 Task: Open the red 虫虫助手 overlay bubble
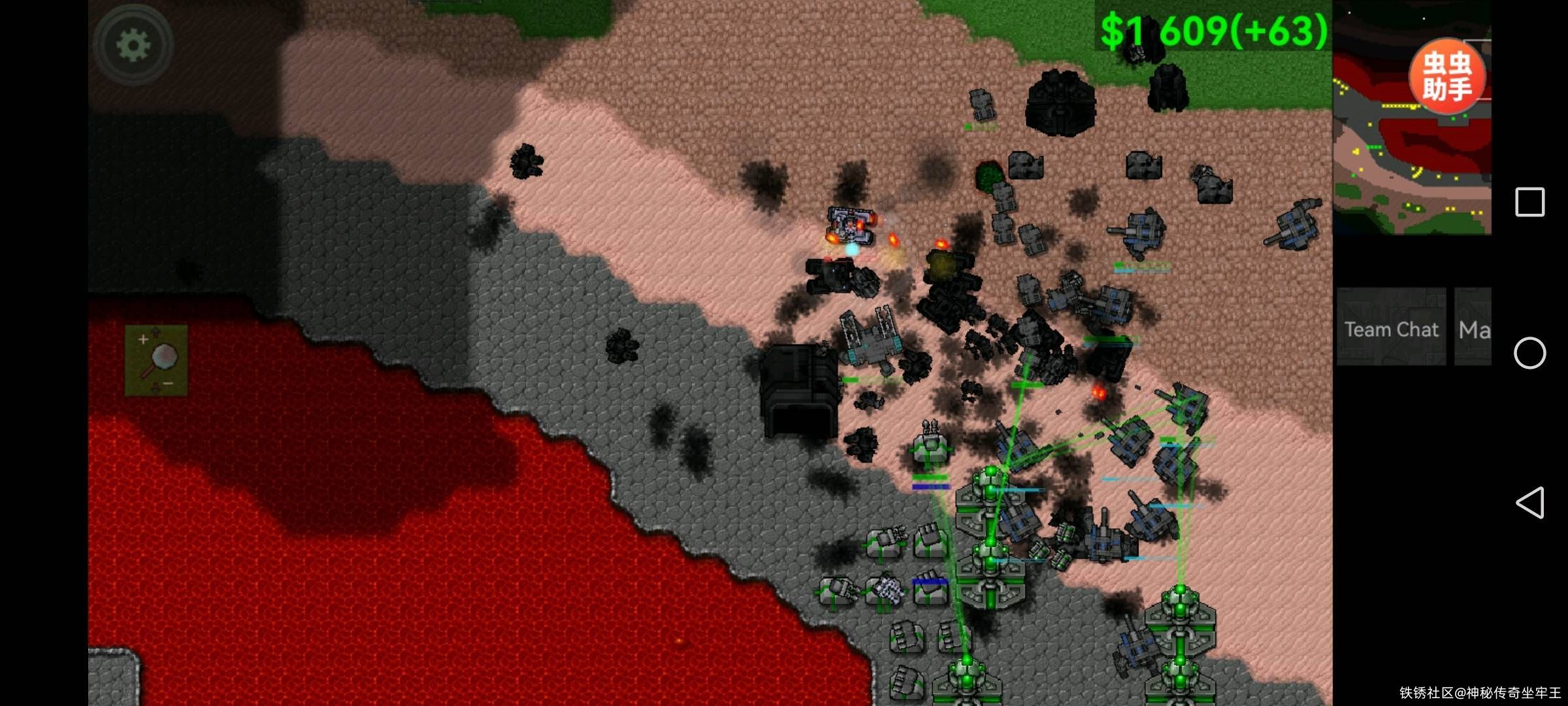point(1447,76)
